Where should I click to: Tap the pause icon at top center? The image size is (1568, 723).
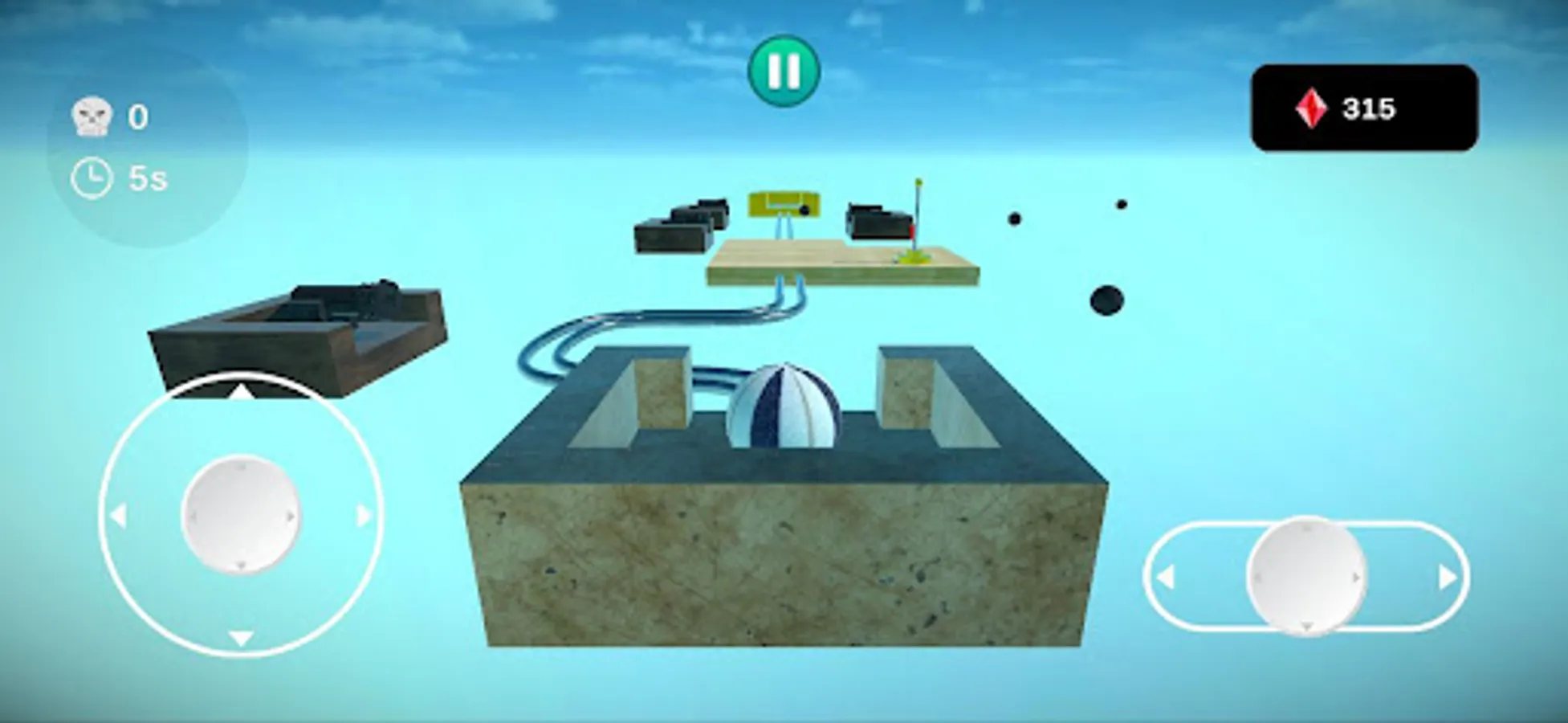point(785,71)
